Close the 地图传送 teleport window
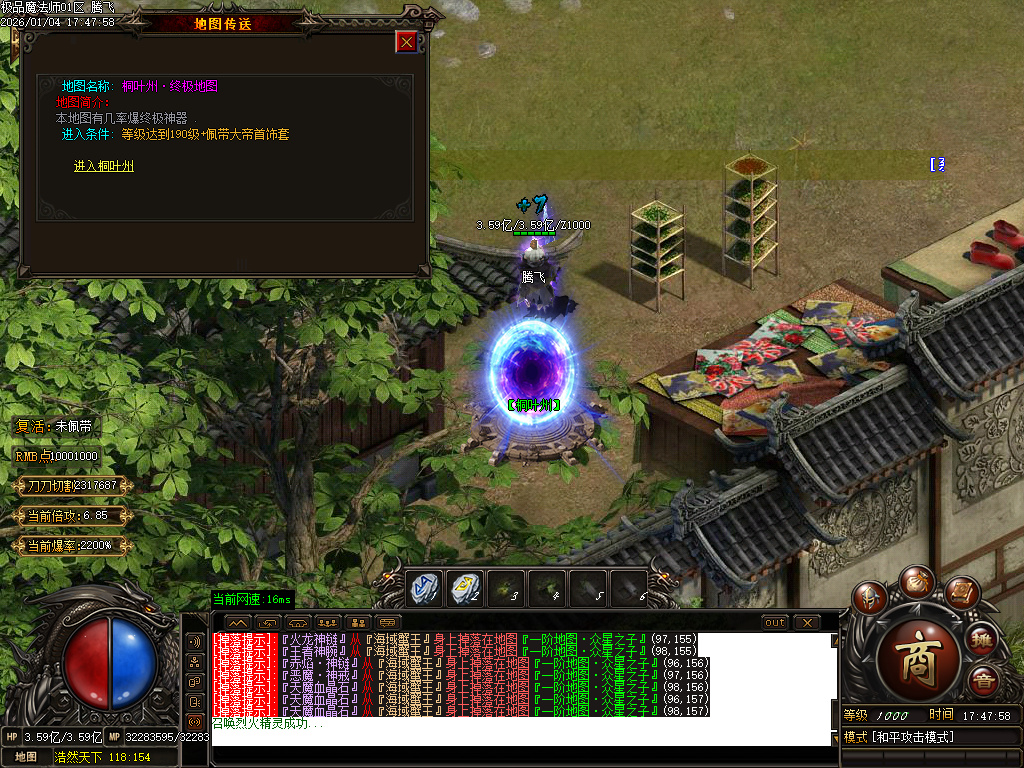 click(x=406, y=41)
